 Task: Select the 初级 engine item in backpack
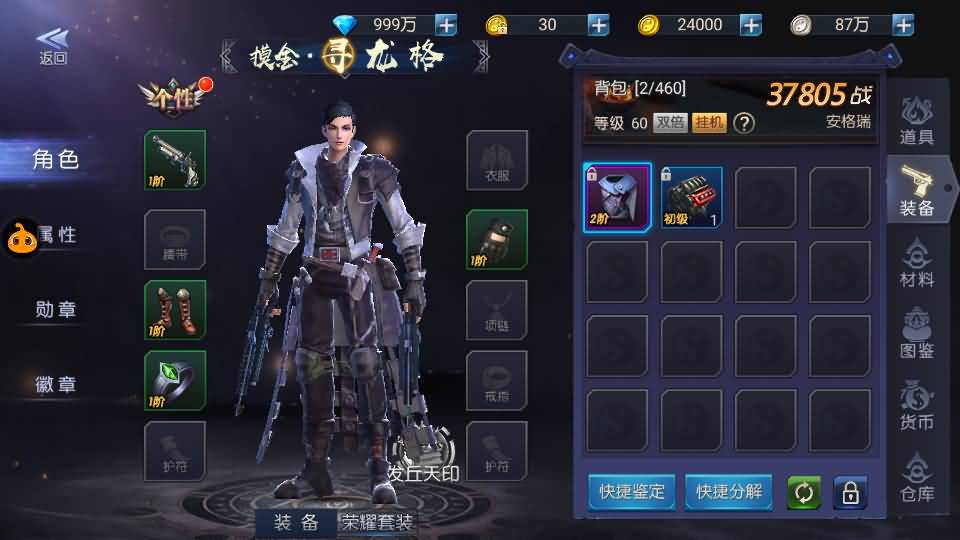(691, 198)
